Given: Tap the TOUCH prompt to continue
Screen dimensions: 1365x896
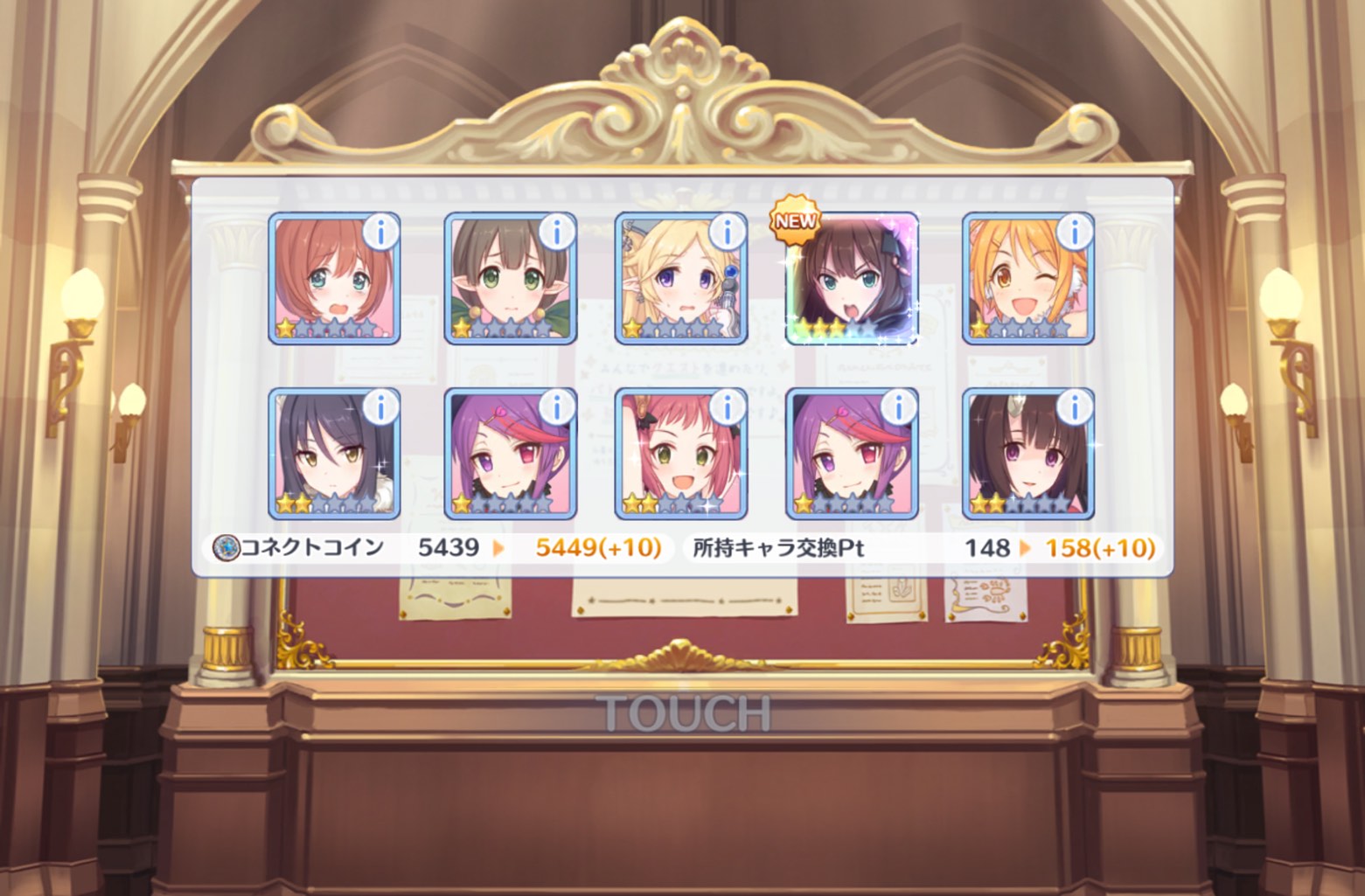Looking at the screenshot, I should coord(683,714).
